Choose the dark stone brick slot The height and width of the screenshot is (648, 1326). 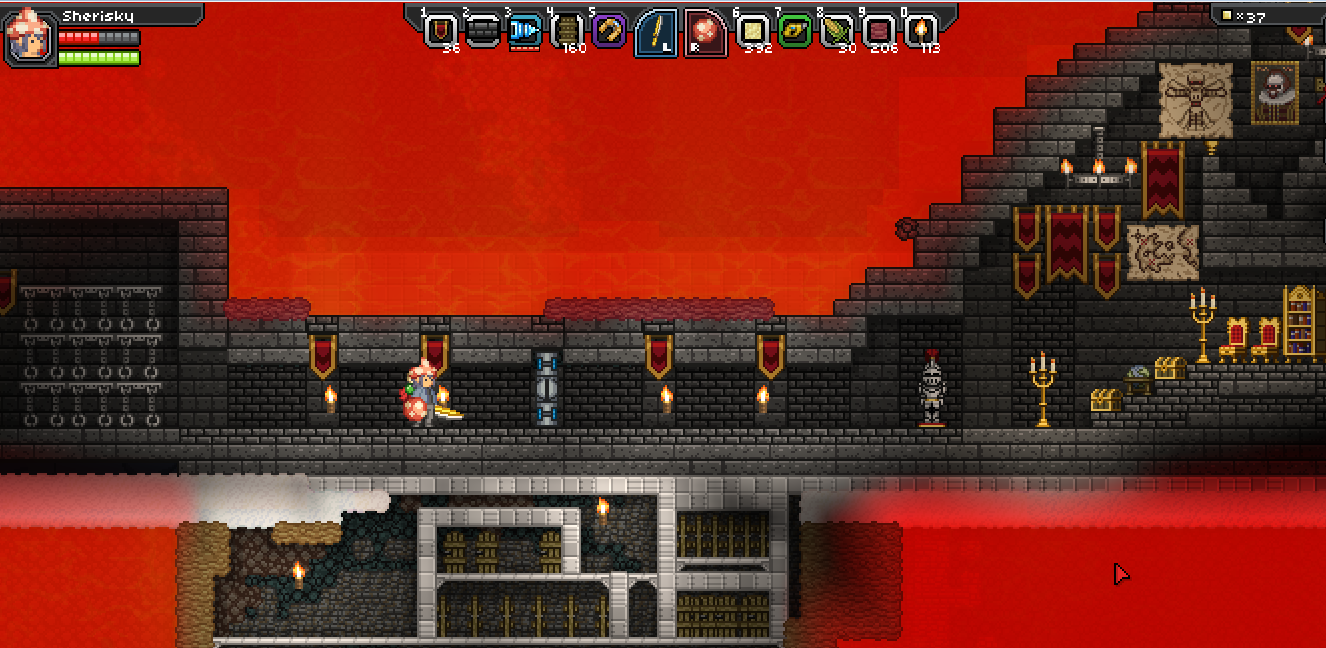pyautogui.click(x=482, y=31)
